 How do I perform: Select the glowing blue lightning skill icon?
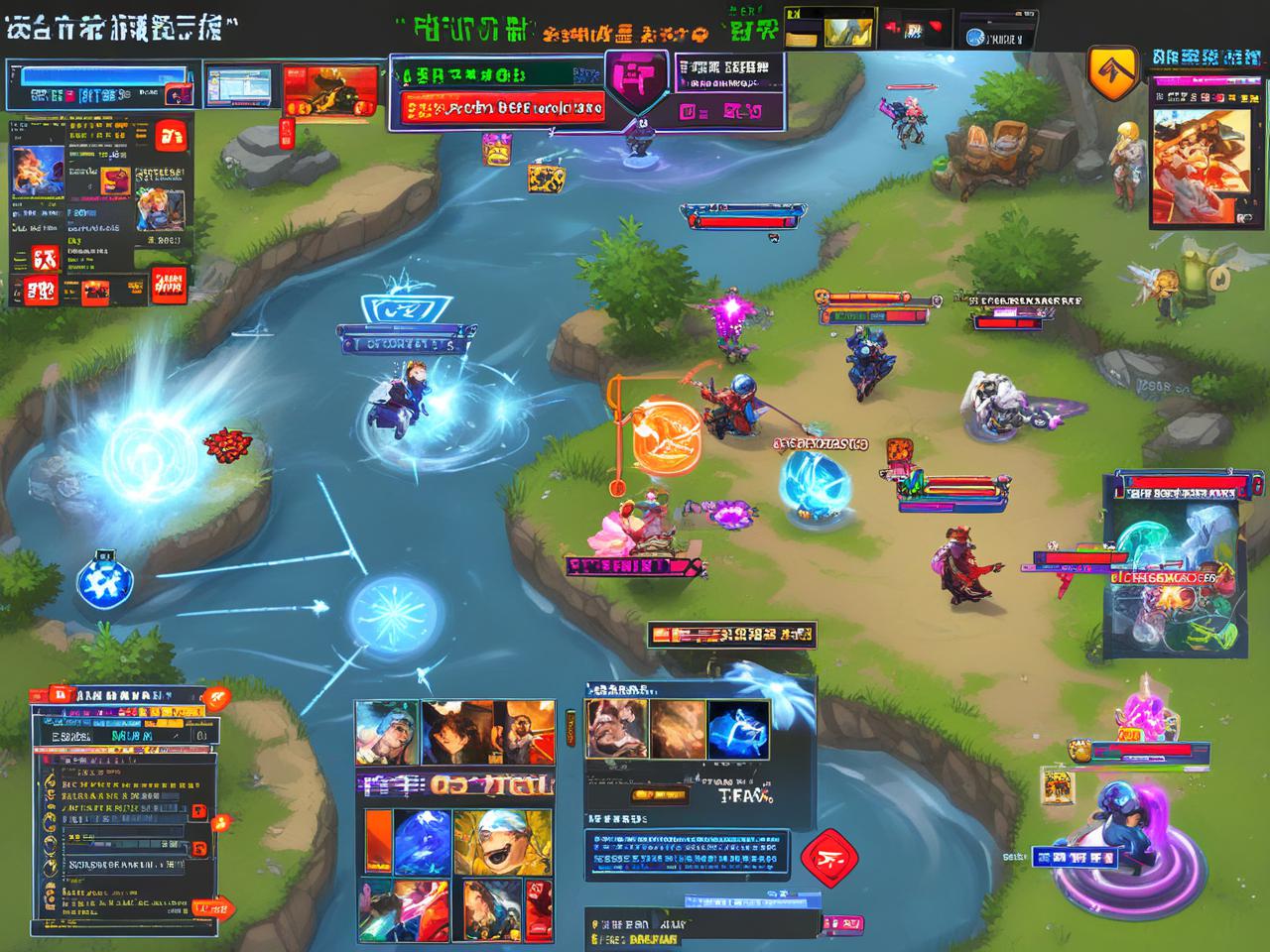(x=736, y=731)
